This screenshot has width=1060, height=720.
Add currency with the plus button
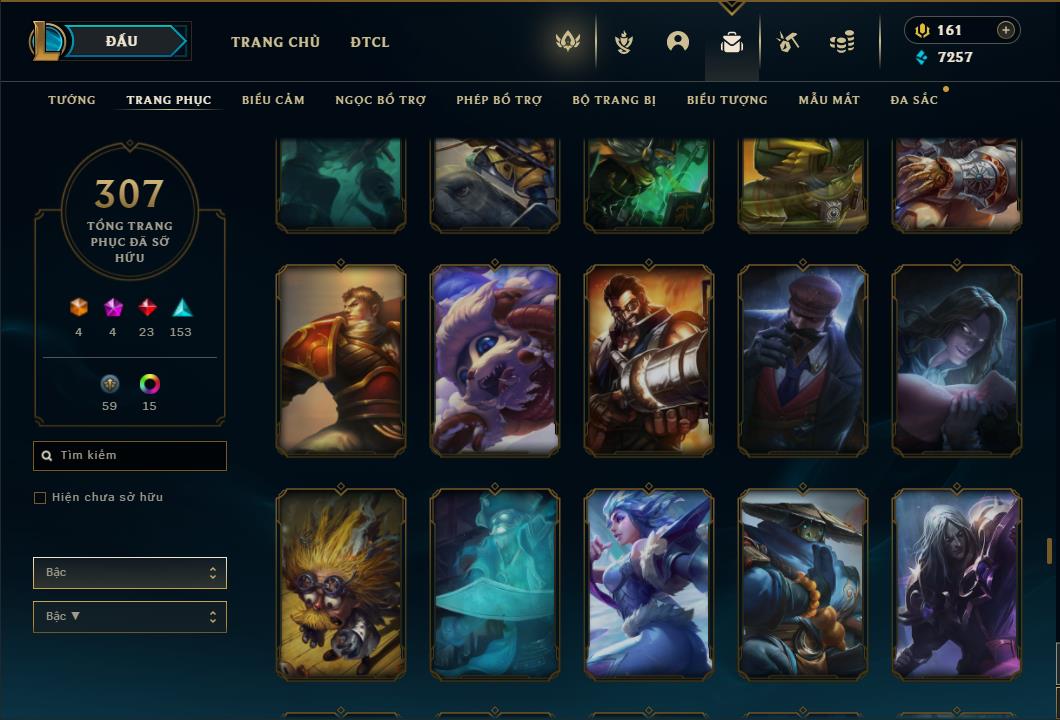click(1006, 30)
